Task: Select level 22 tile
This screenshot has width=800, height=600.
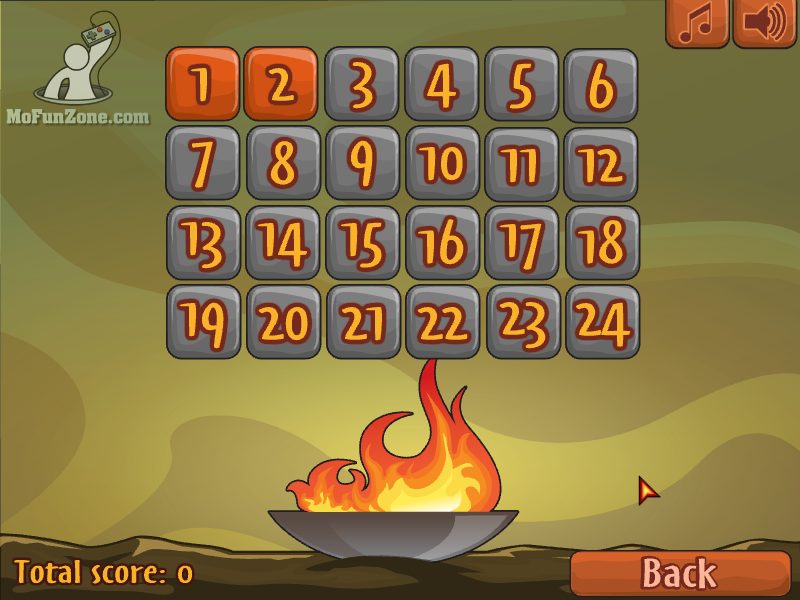Action: pyautogui.click(x=442, y=322)
